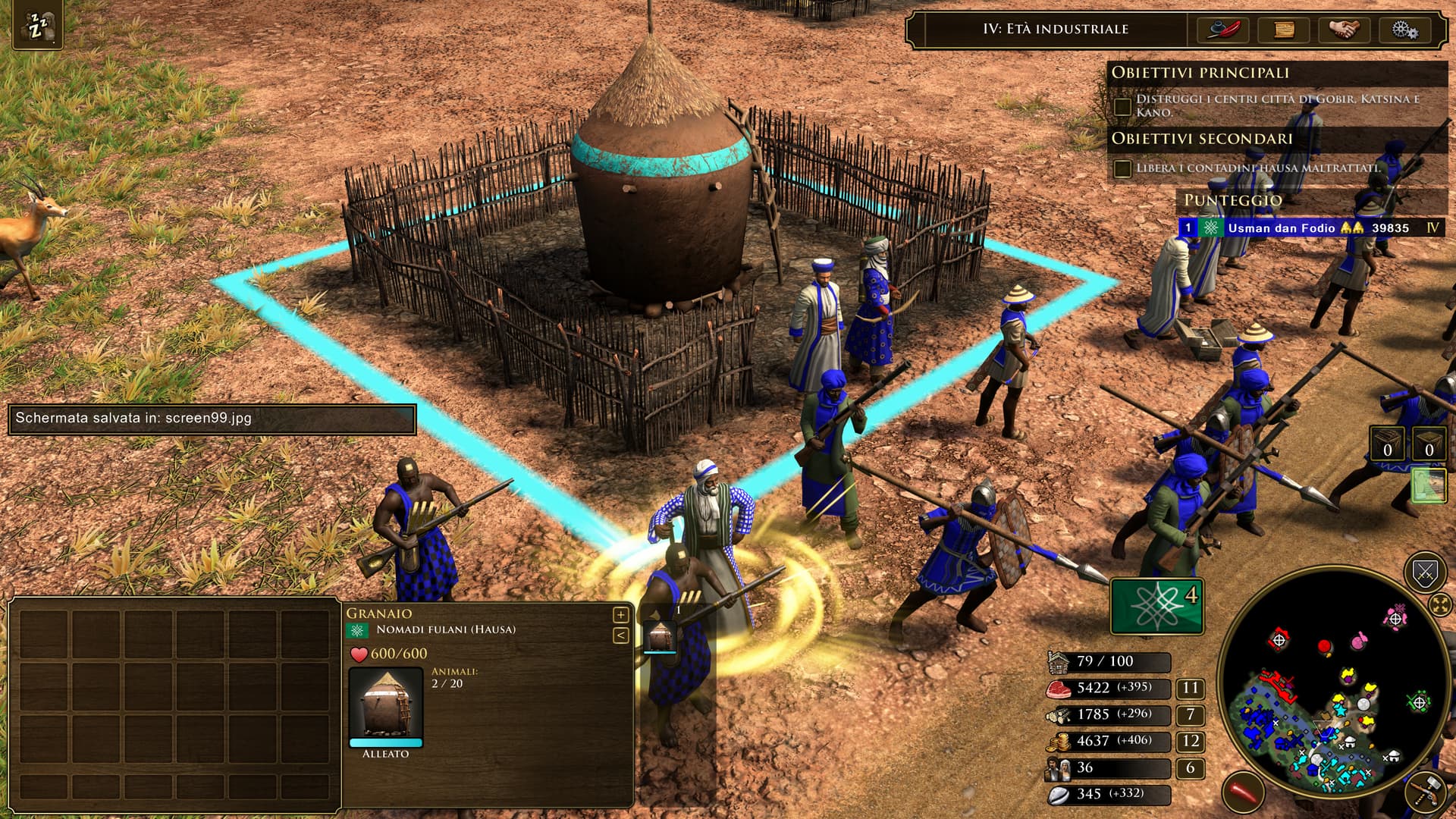Activate the red horn signal button
The height and width of the screenshot is (819, 1456).
coord(1244,792)
